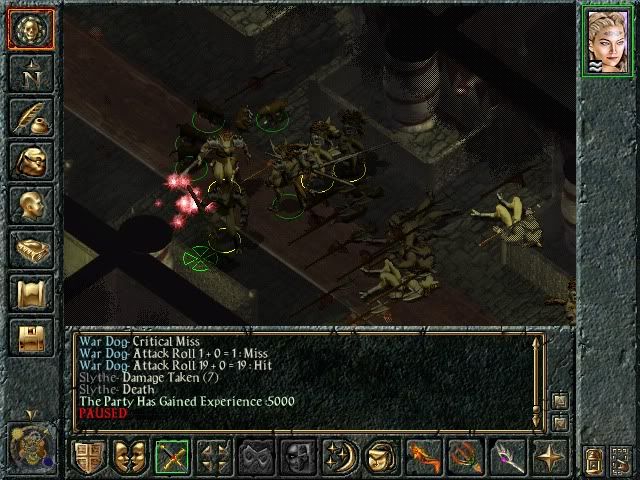Start dialogue with the twin masks button
Image resolution: width=640 pixels, height=480 pixels.
coord(131,457)
